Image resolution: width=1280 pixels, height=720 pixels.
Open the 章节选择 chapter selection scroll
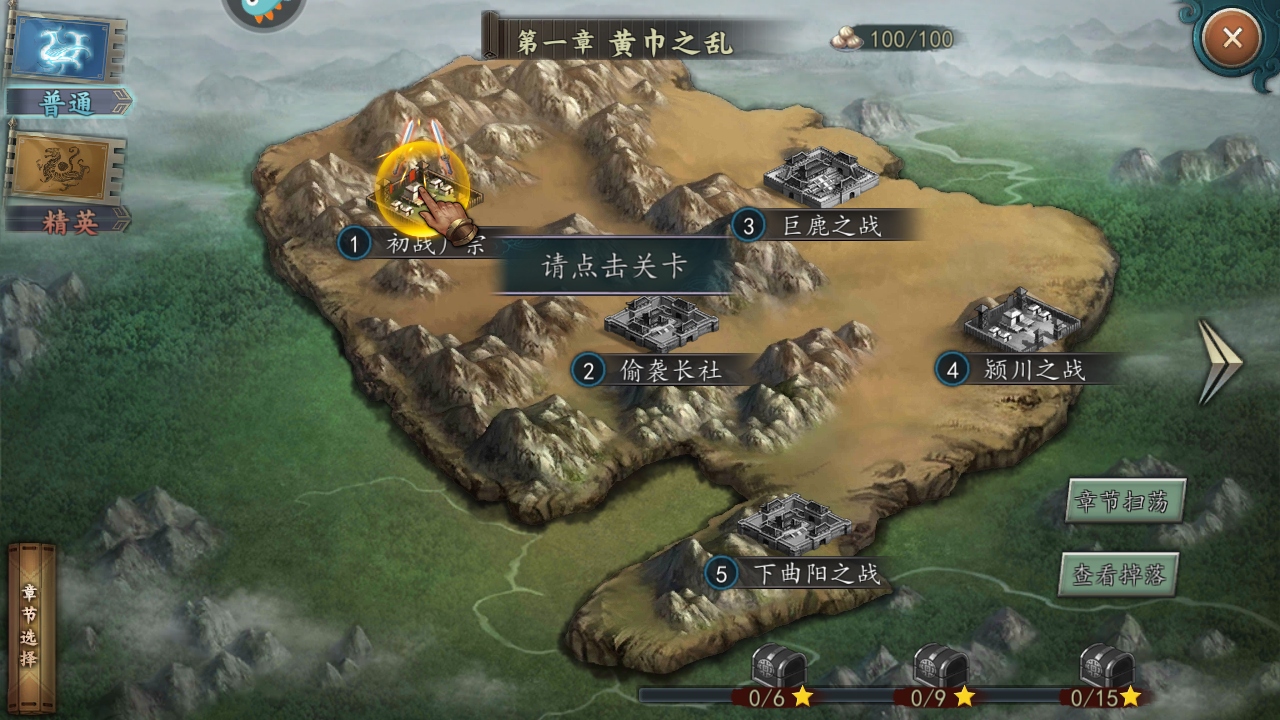pyautogui.click(x=31, y=628)
